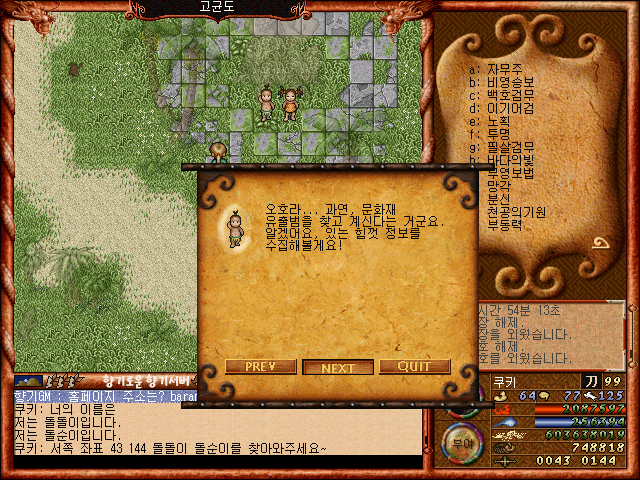
Task: Click the swirl icon on the spell scroll
Action: tap(605, 243)
